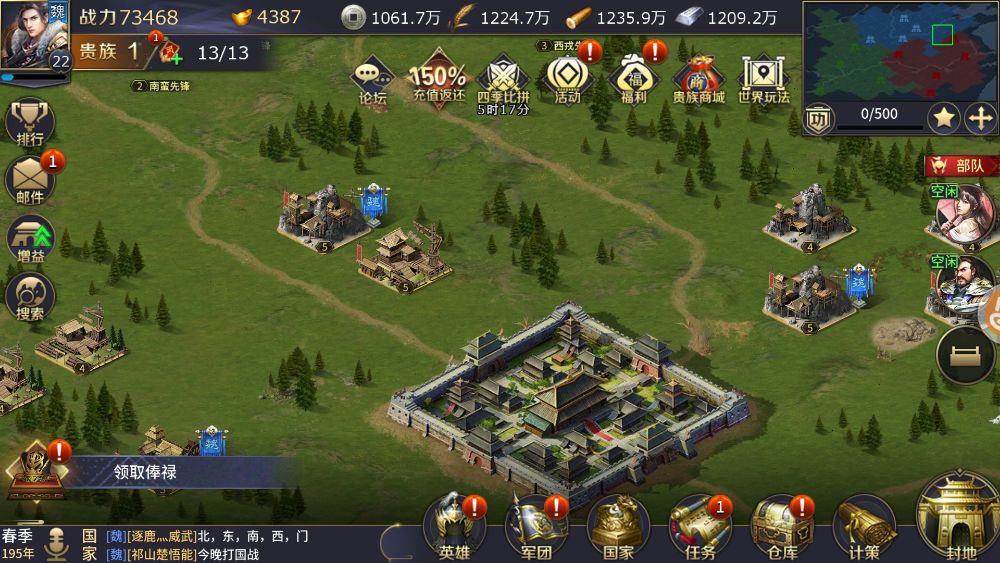Open the 排行 rankings button
Image resolution: width=1000 pixels, height=563 pixels.
click(31, 124)
